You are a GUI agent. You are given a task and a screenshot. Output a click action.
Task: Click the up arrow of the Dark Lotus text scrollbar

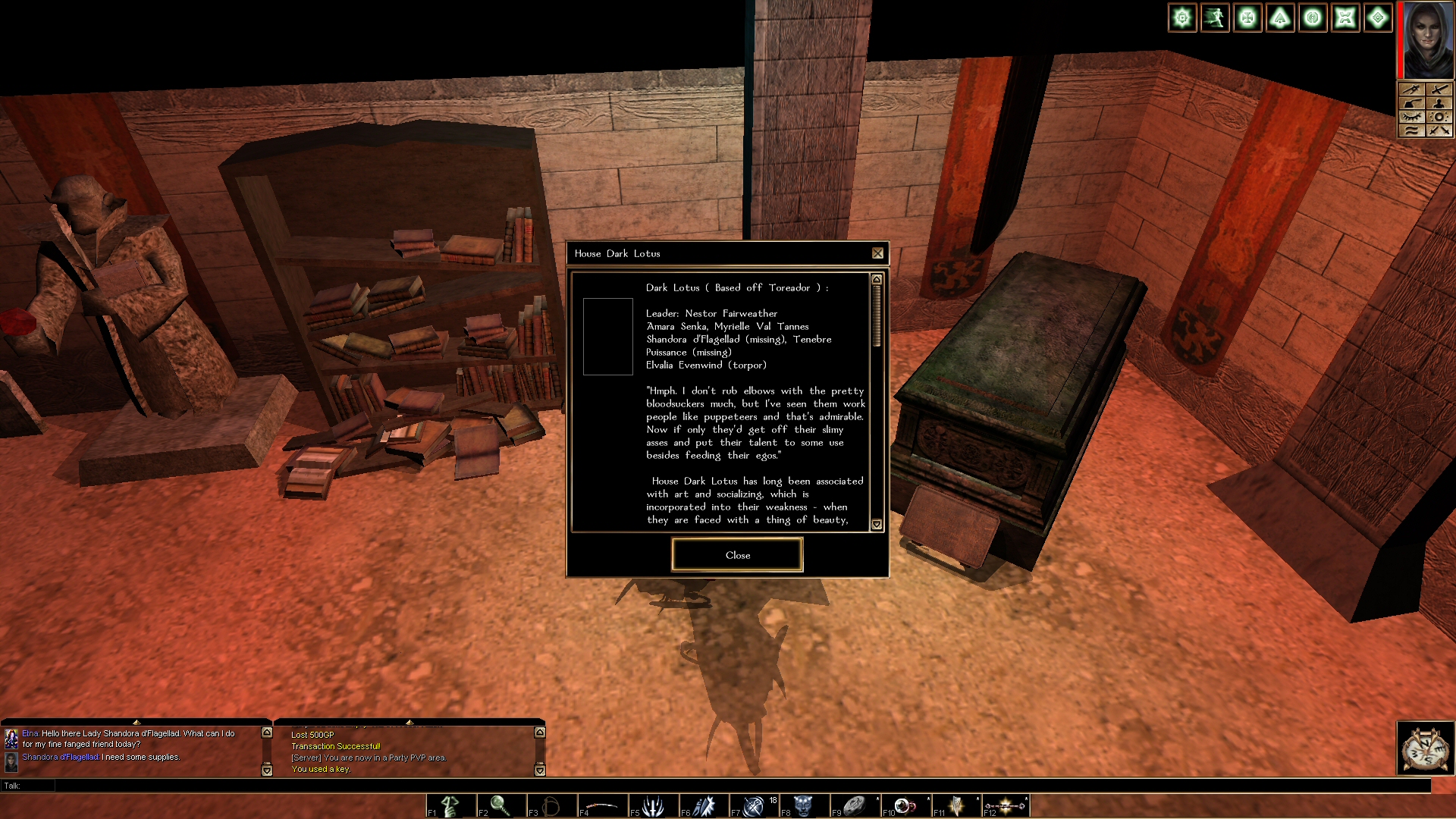(x=877, y=280)
